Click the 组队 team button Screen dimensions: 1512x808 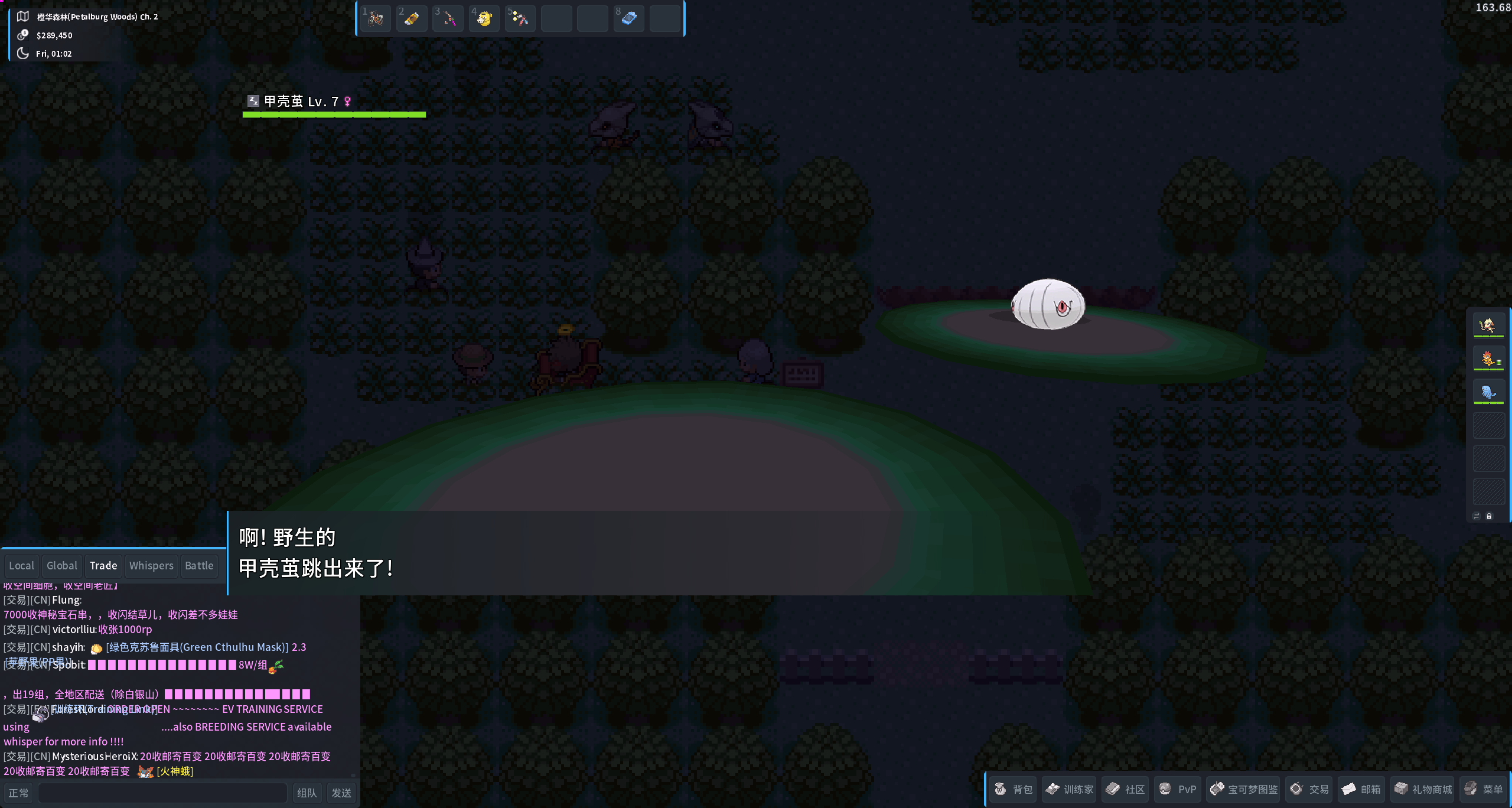click(x=307, y=793)
